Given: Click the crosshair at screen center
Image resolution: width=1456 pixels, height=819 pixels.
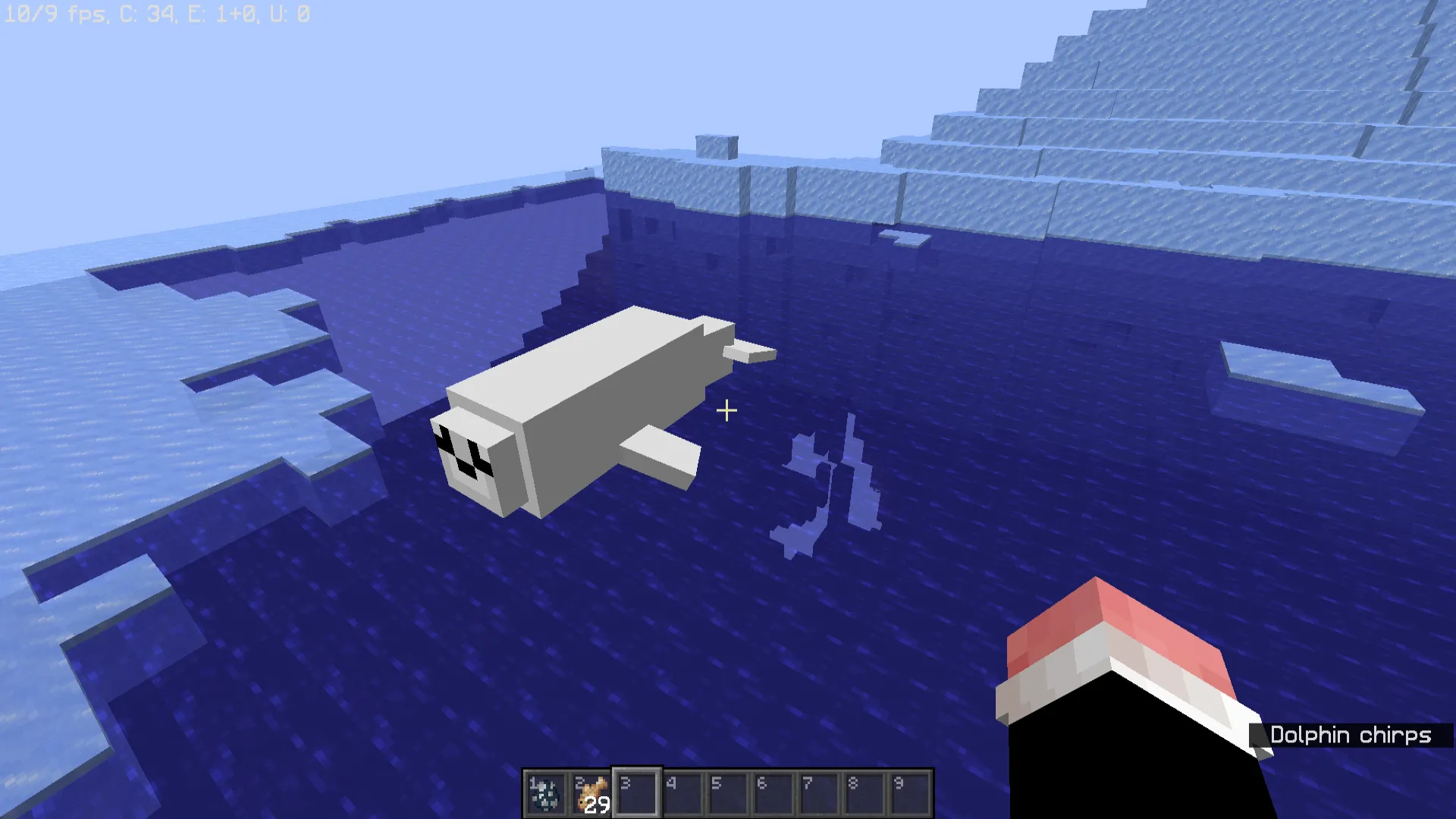Looking at the screenshot, I should tap(726, 409).
